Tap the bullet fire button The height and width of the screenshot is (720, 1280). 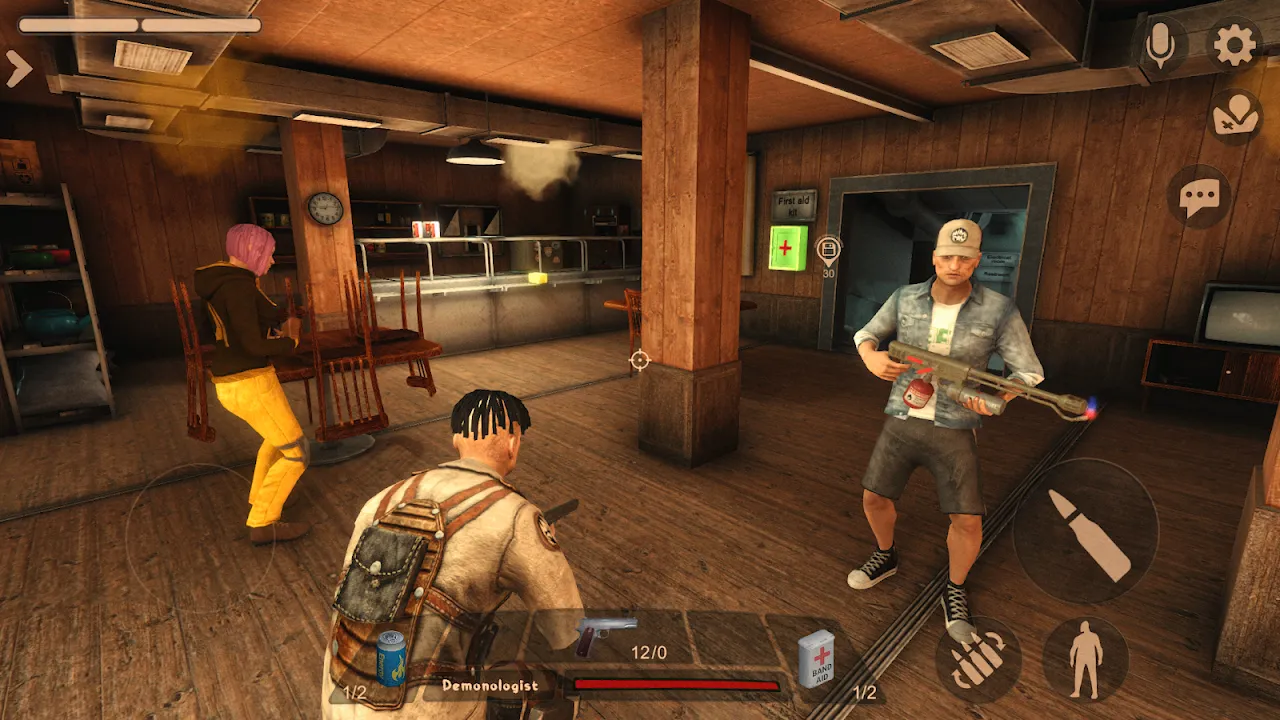coord(1086,531)
